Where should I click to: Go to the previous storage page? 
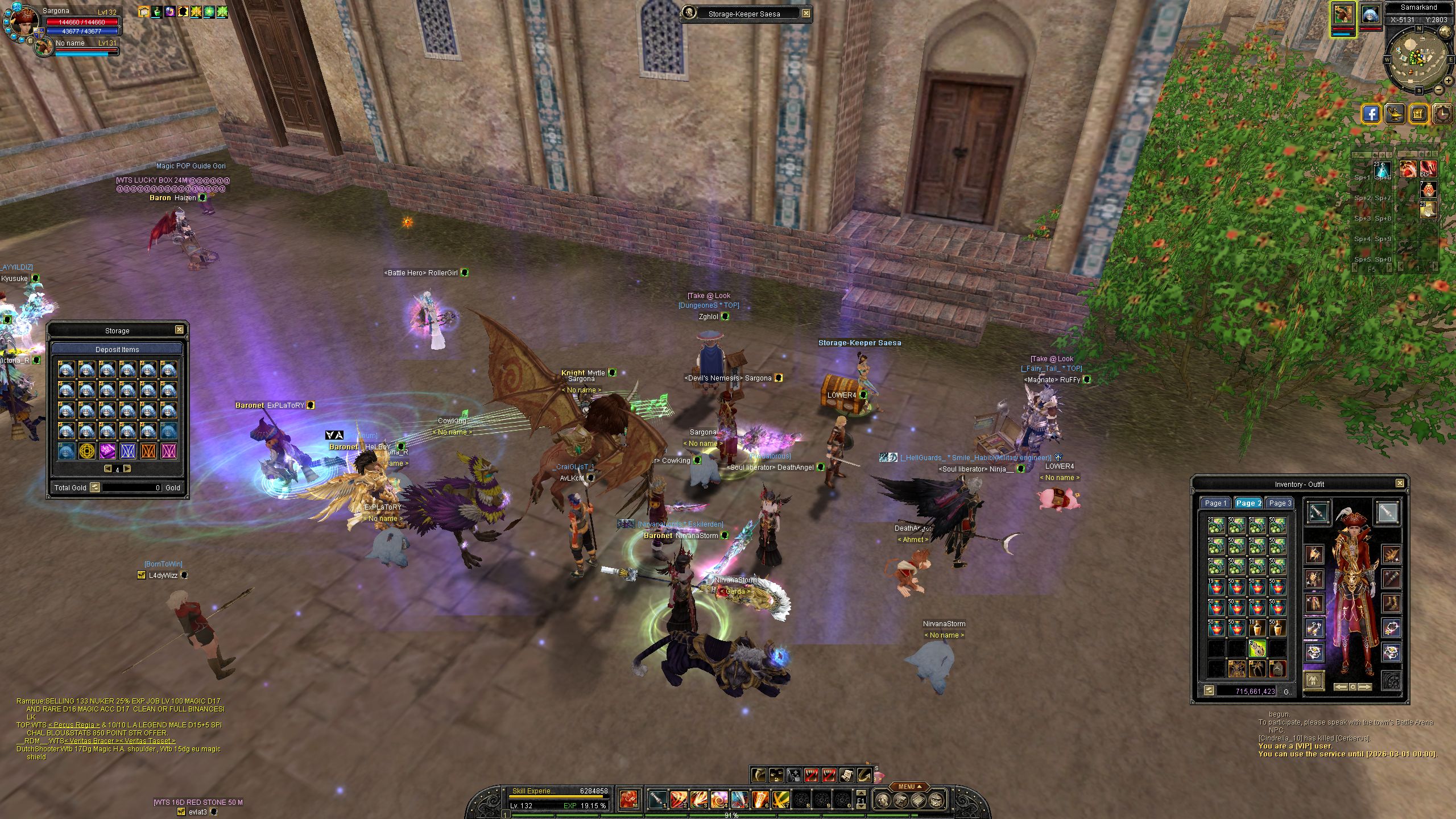point(107,469)
